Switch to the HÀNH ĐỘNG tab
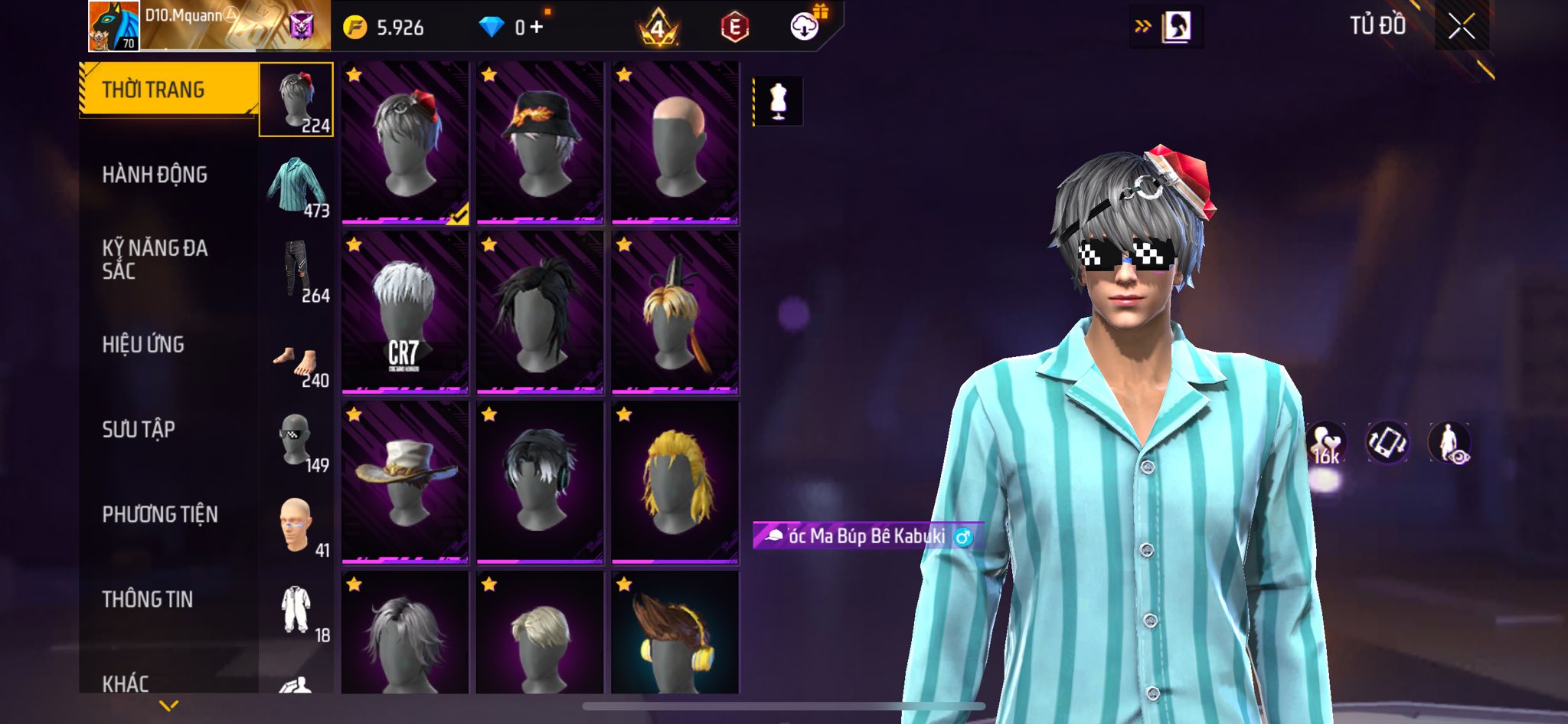 click(x=155, y=175)
